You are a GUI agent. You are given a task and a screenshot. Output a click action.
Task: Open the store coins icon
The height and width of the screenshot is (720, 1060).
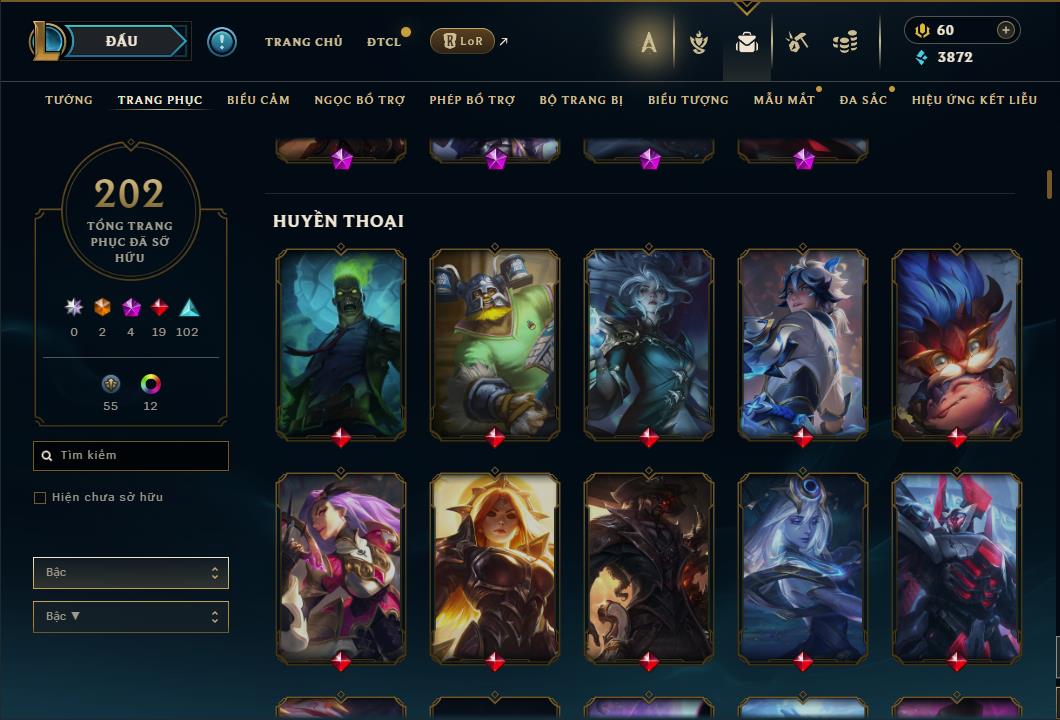(845, 42)
